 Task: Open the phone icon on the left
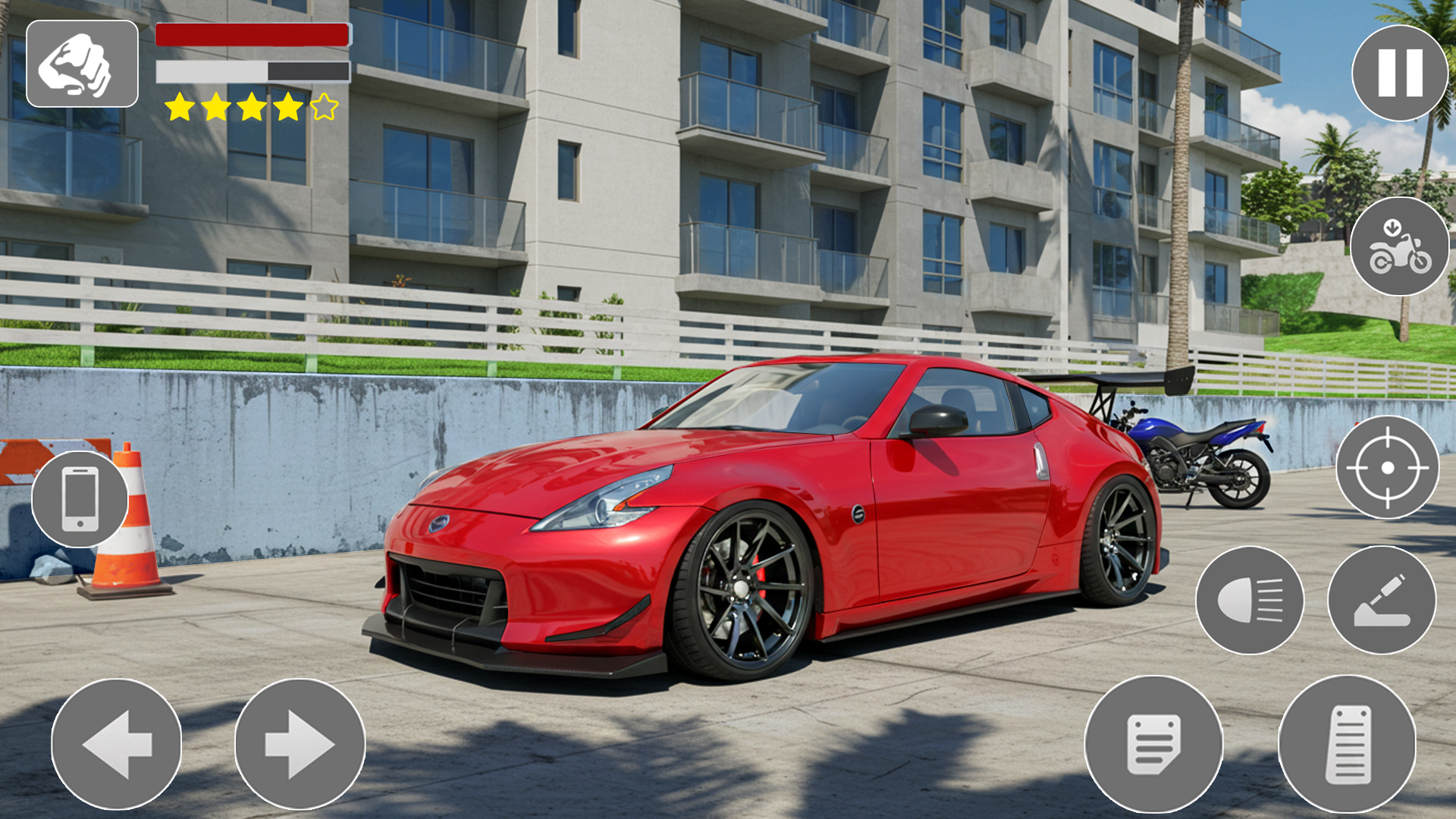pos(78,498)
